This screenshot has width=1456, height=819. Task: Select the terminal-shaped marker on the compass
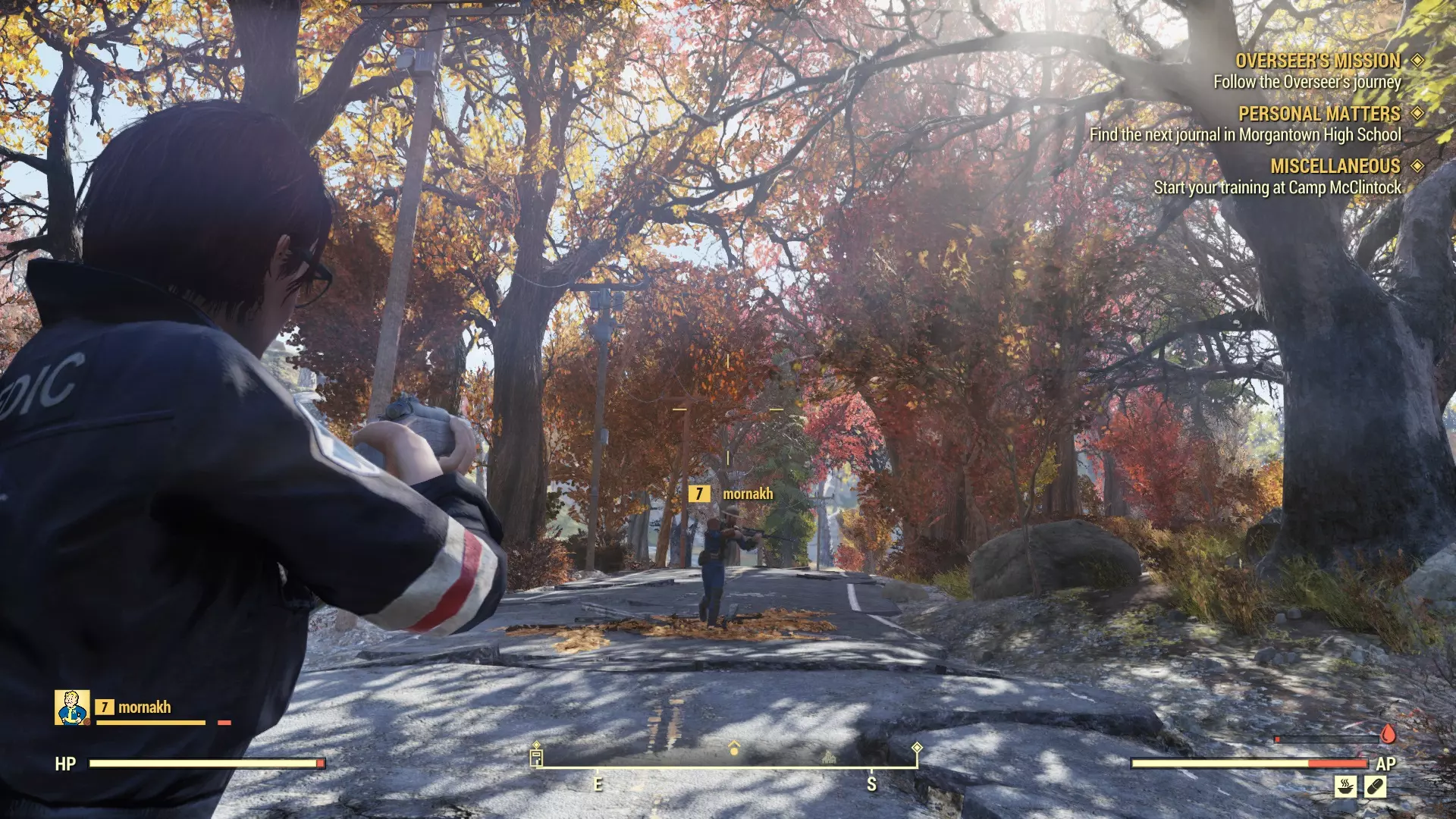[x=536, y=756]
